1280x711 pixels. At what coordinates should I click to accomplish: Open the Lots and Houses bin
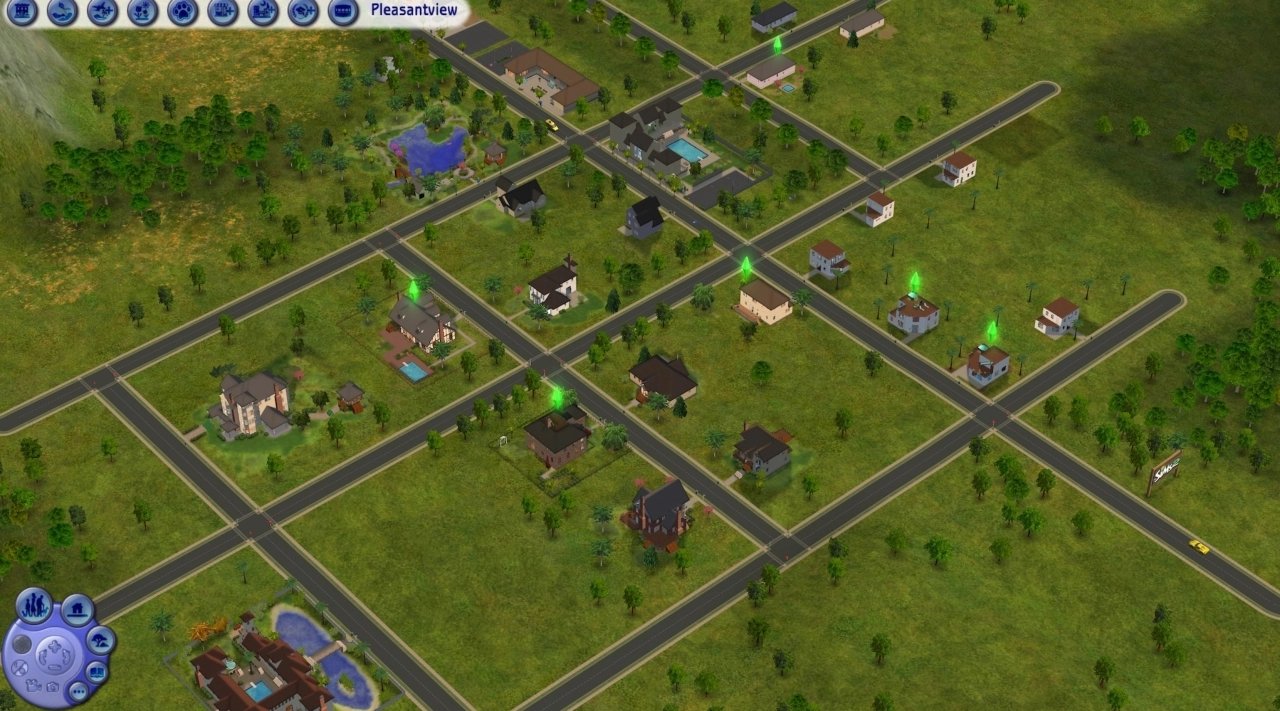[x=77, y=609]
